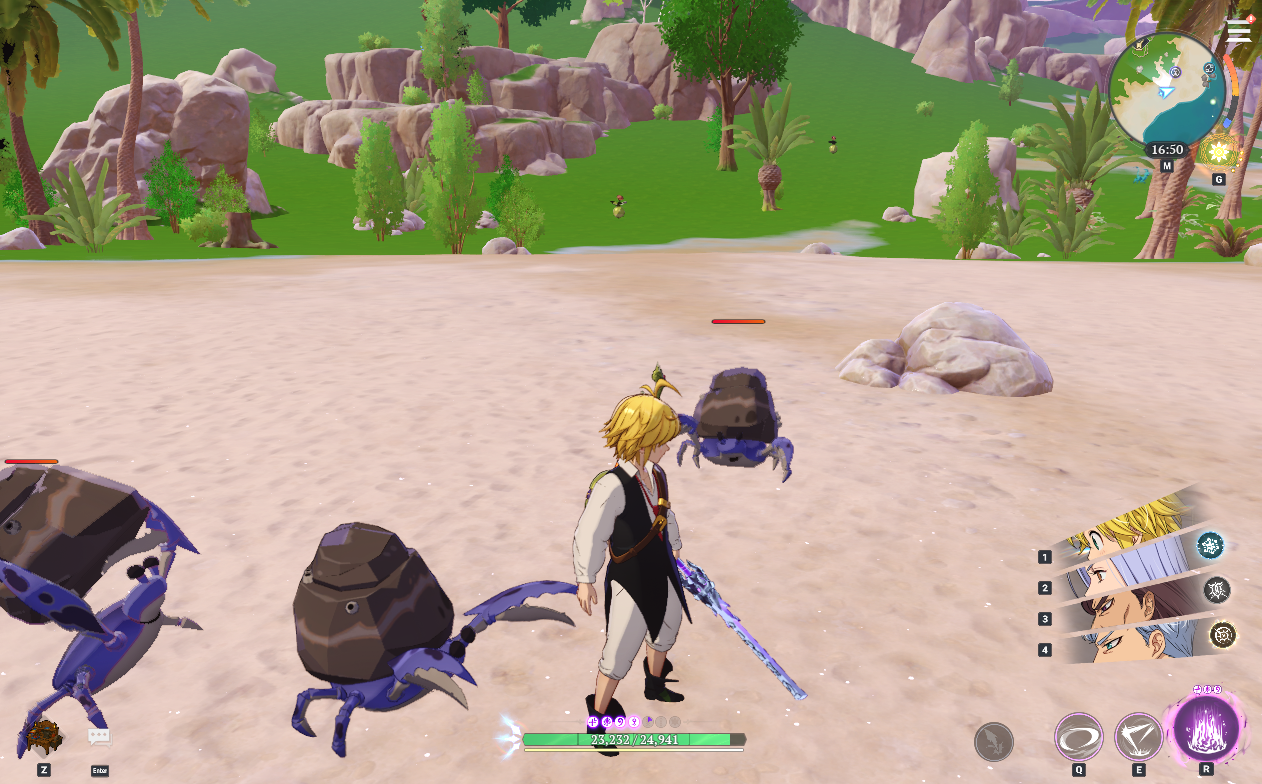The height and width of the screenshot is (784, 1262).
Task: Use the swirling slash skill
Action: pos(1079,737)
